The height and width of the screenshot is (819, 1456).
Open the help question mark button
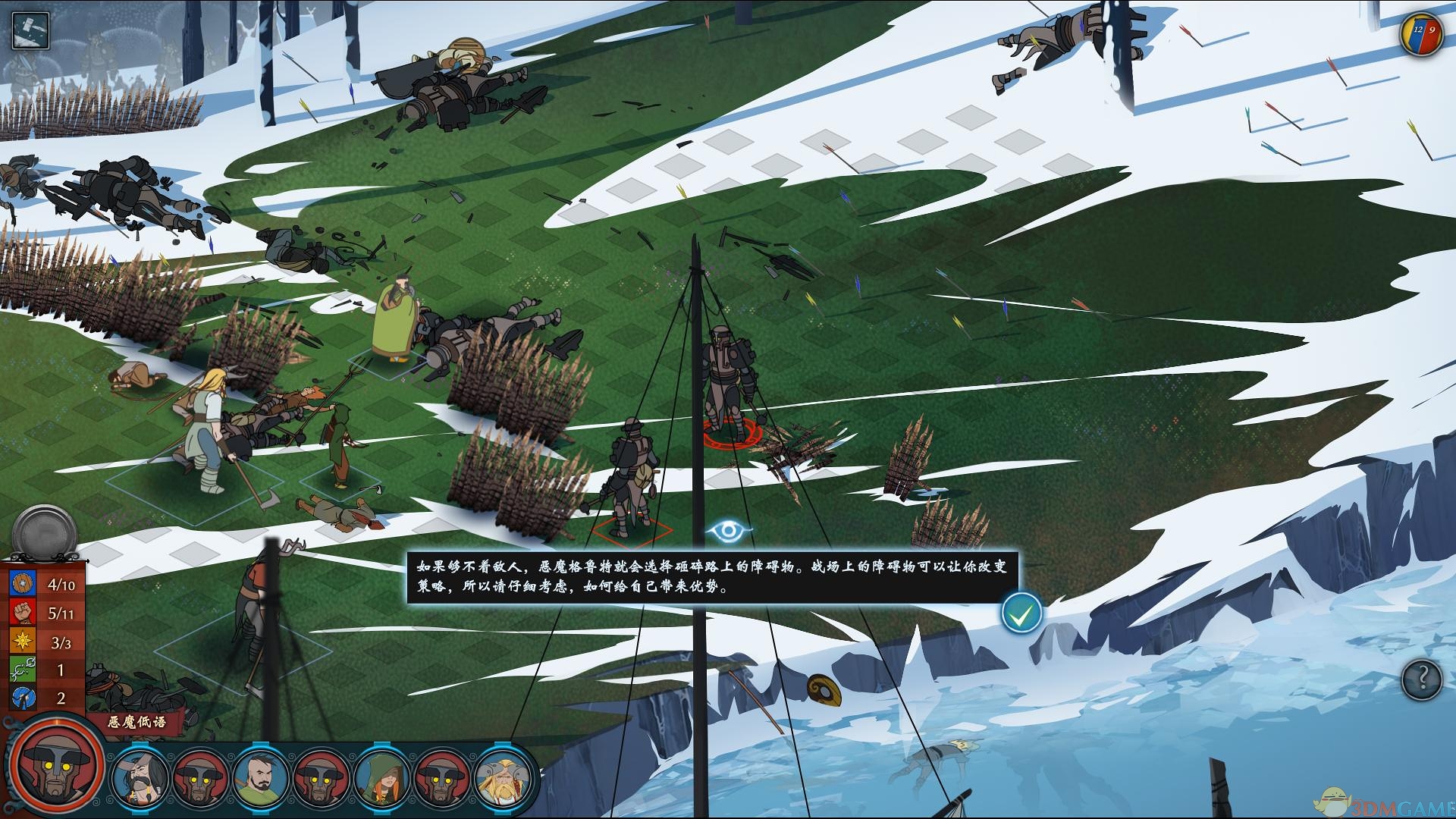coord(1420,679)
